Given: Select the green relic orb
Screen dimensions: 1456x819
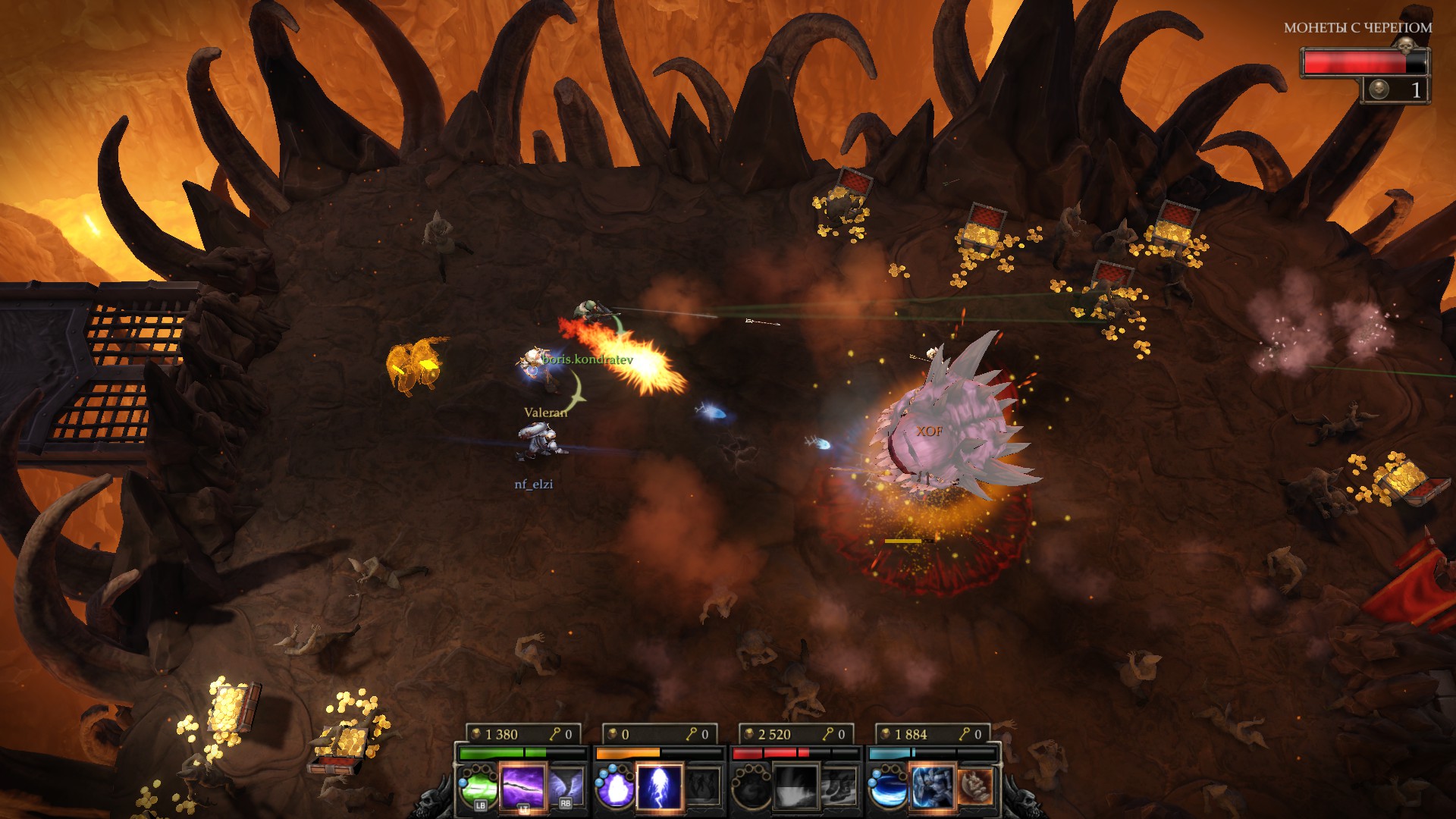Looking at the screenshot, I should [479, 786].
